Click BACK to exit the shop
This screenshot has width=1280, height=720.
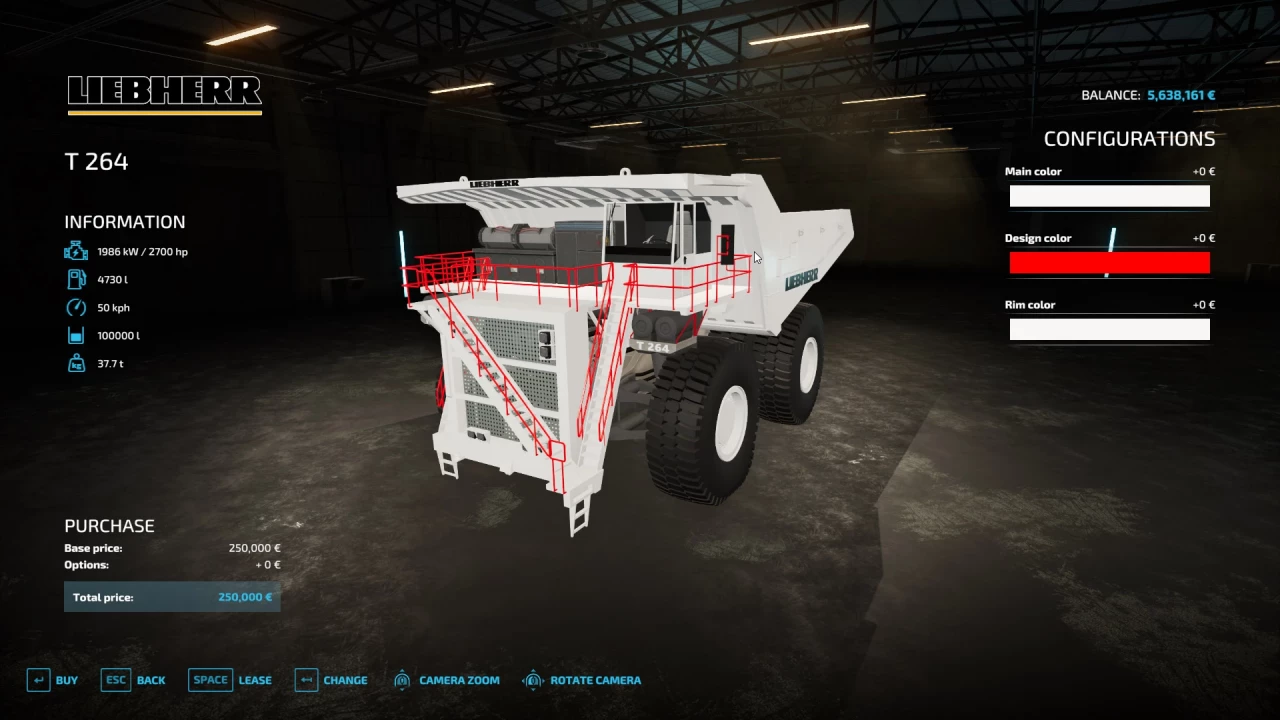pyautogui.click(x=151, y=679)
